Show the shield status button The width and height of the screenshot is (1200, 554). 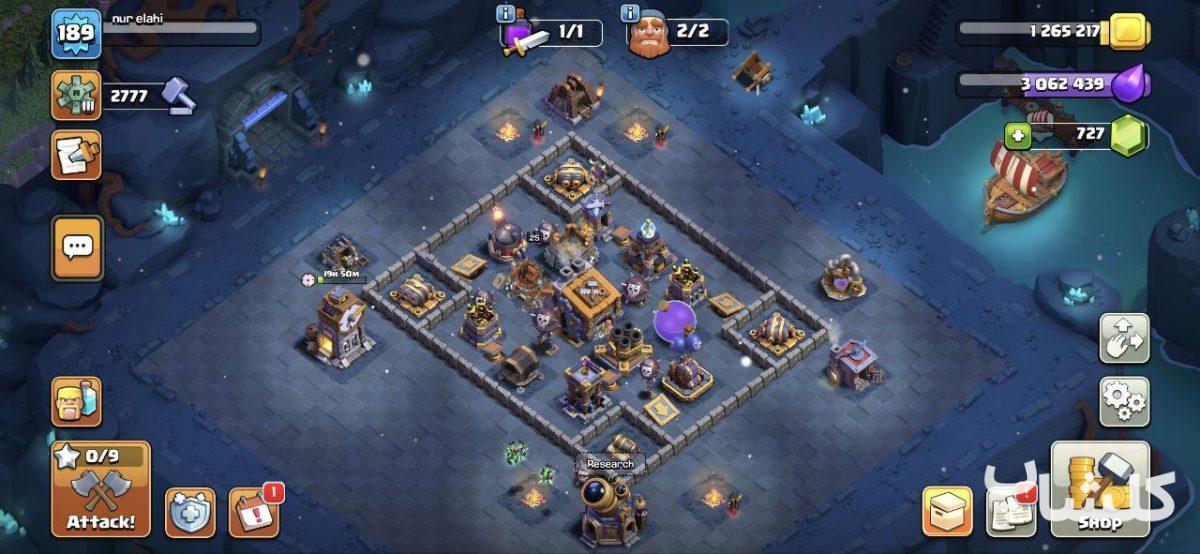[190, 513]
